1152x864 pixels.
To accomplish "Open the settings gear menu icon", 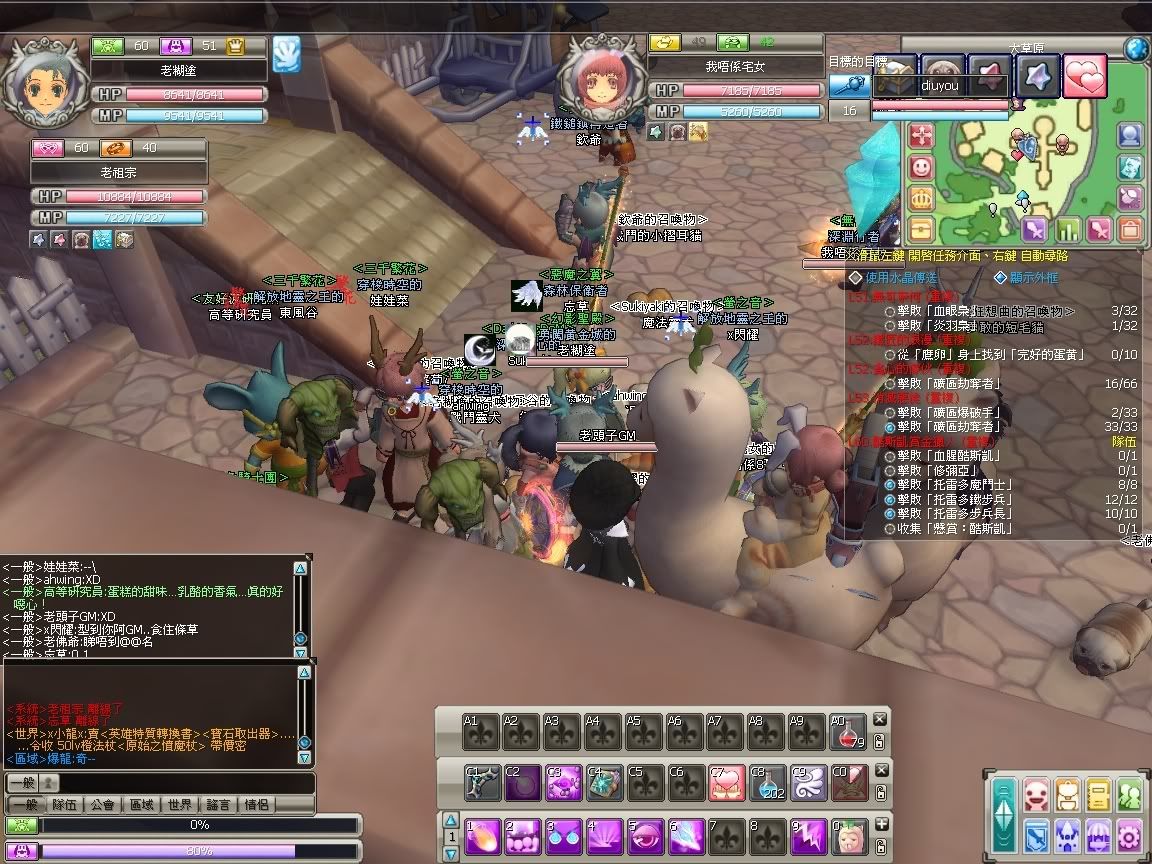I will click(x=1130, y=833).
